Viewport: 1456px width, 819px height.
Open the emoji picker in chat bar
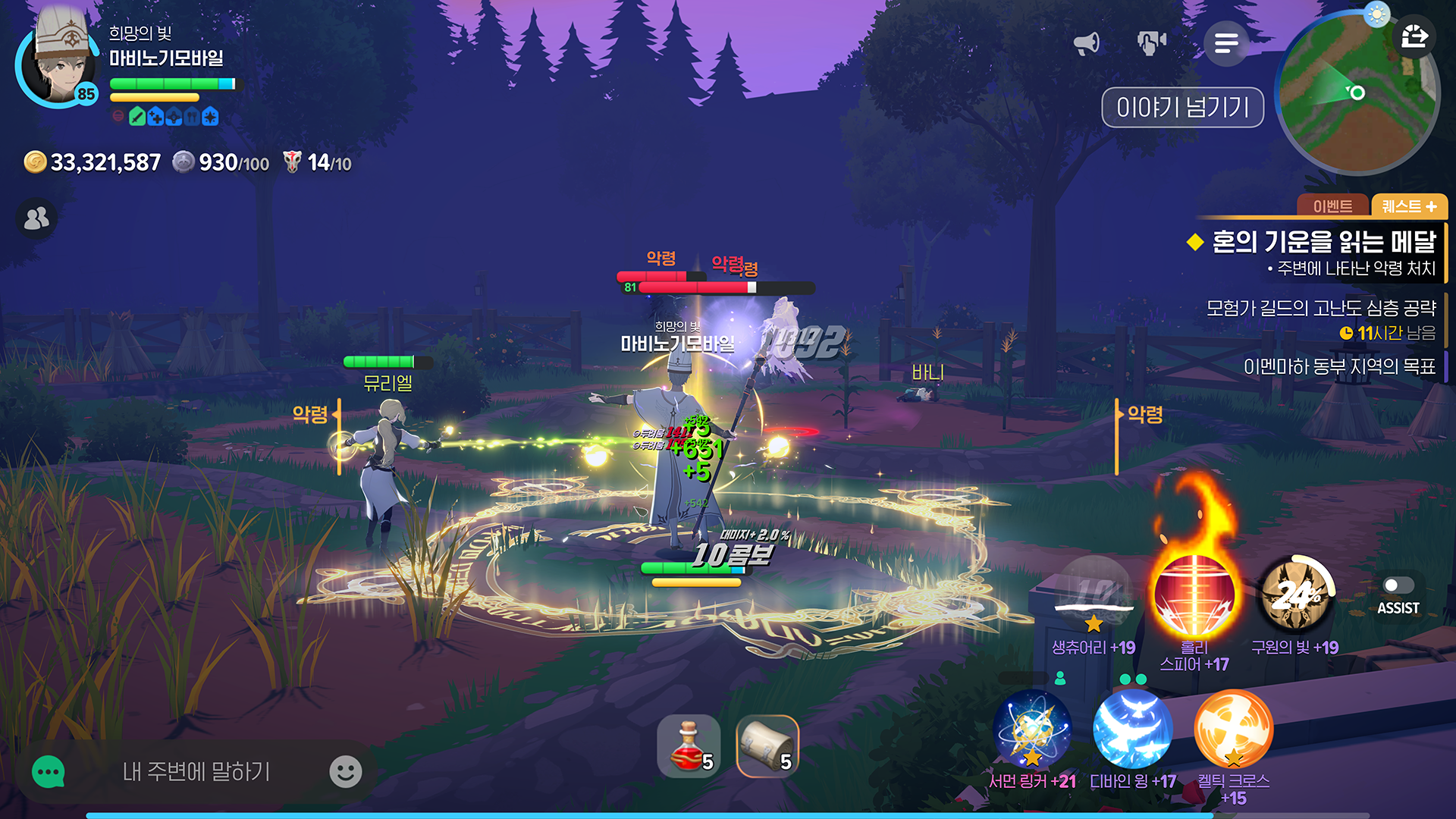tap(347, 771)
